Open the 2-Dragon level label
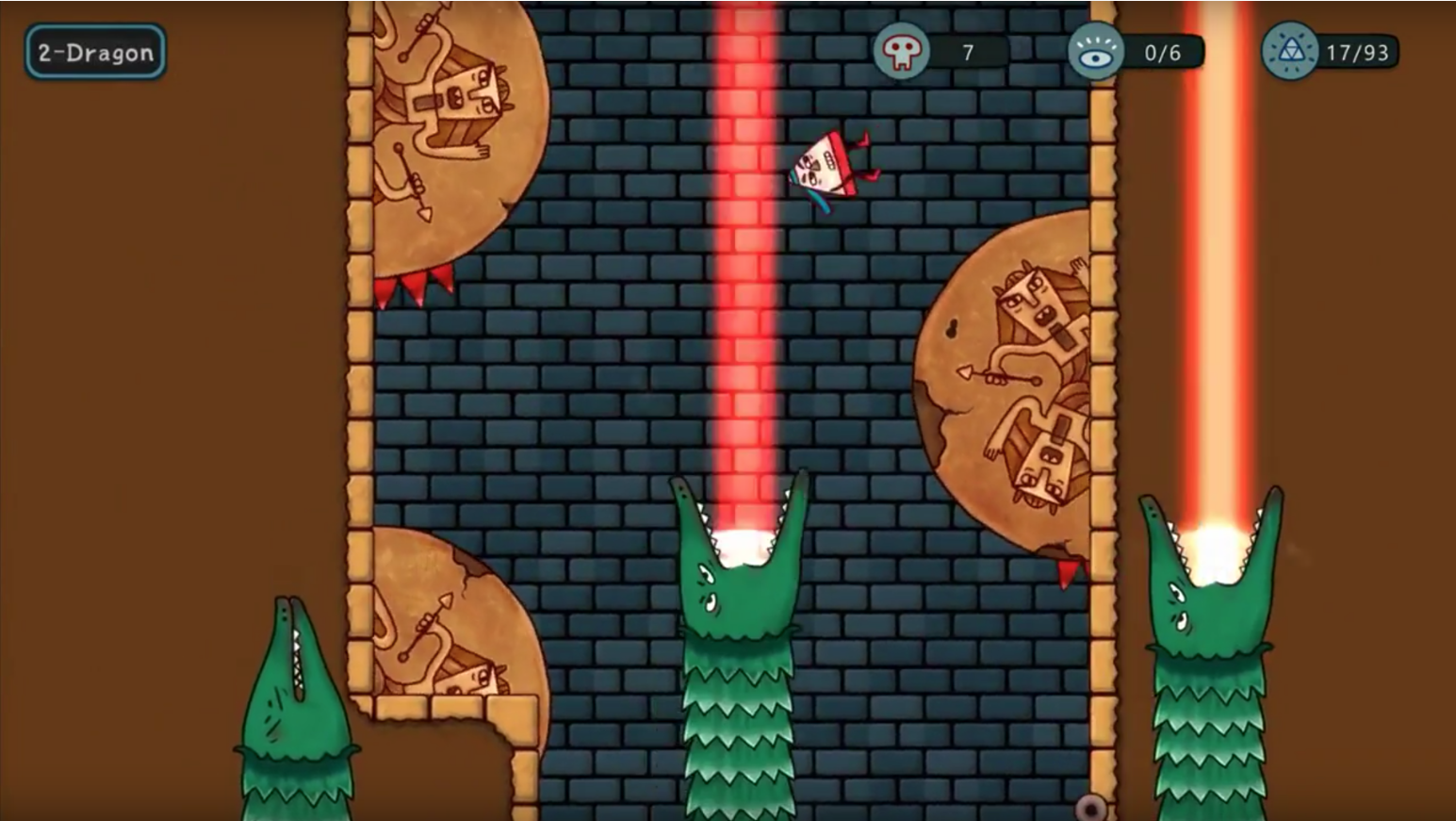 coord(94,53)
